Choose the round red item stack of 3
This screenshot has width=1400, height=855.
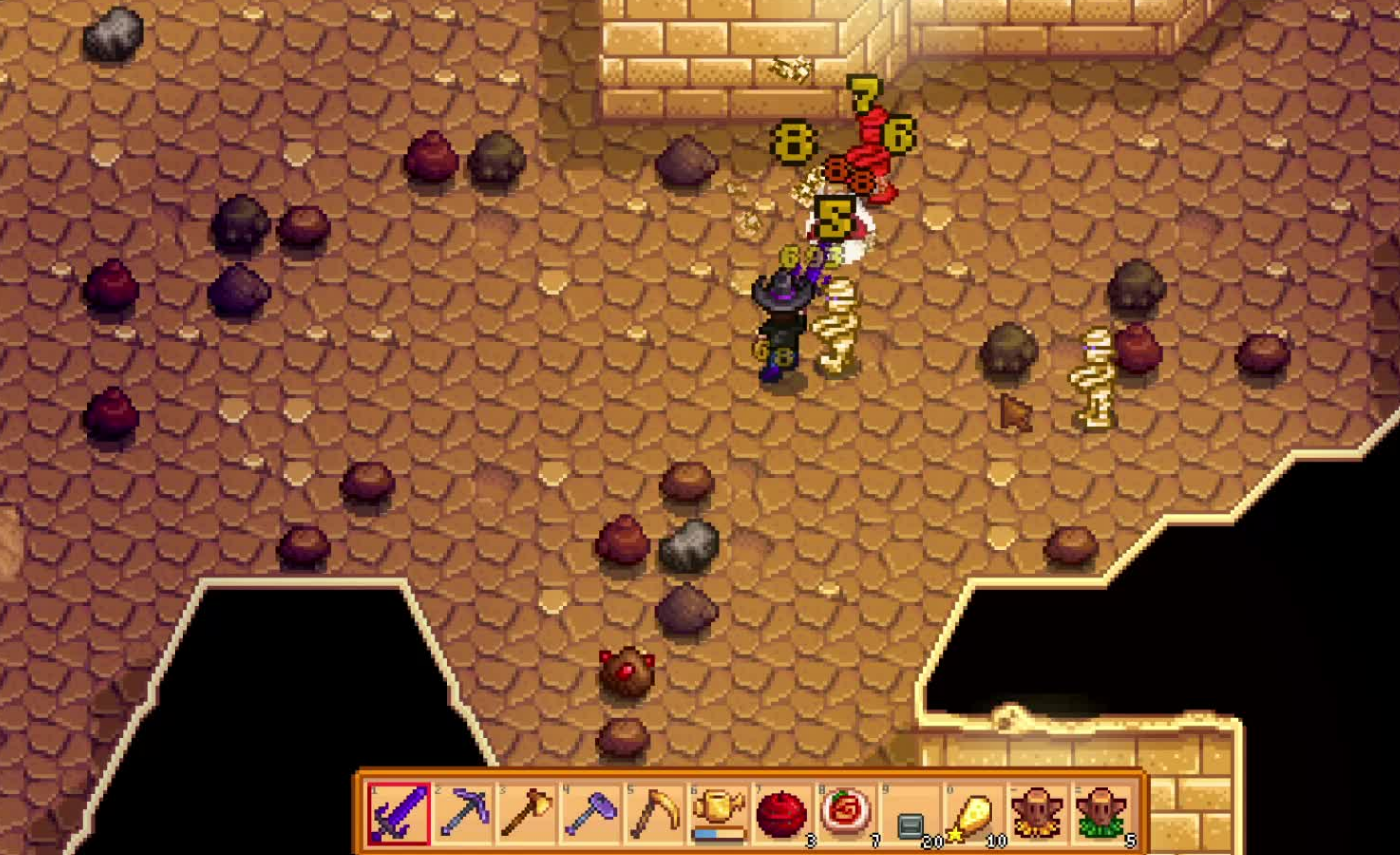[x=782, y=812]
